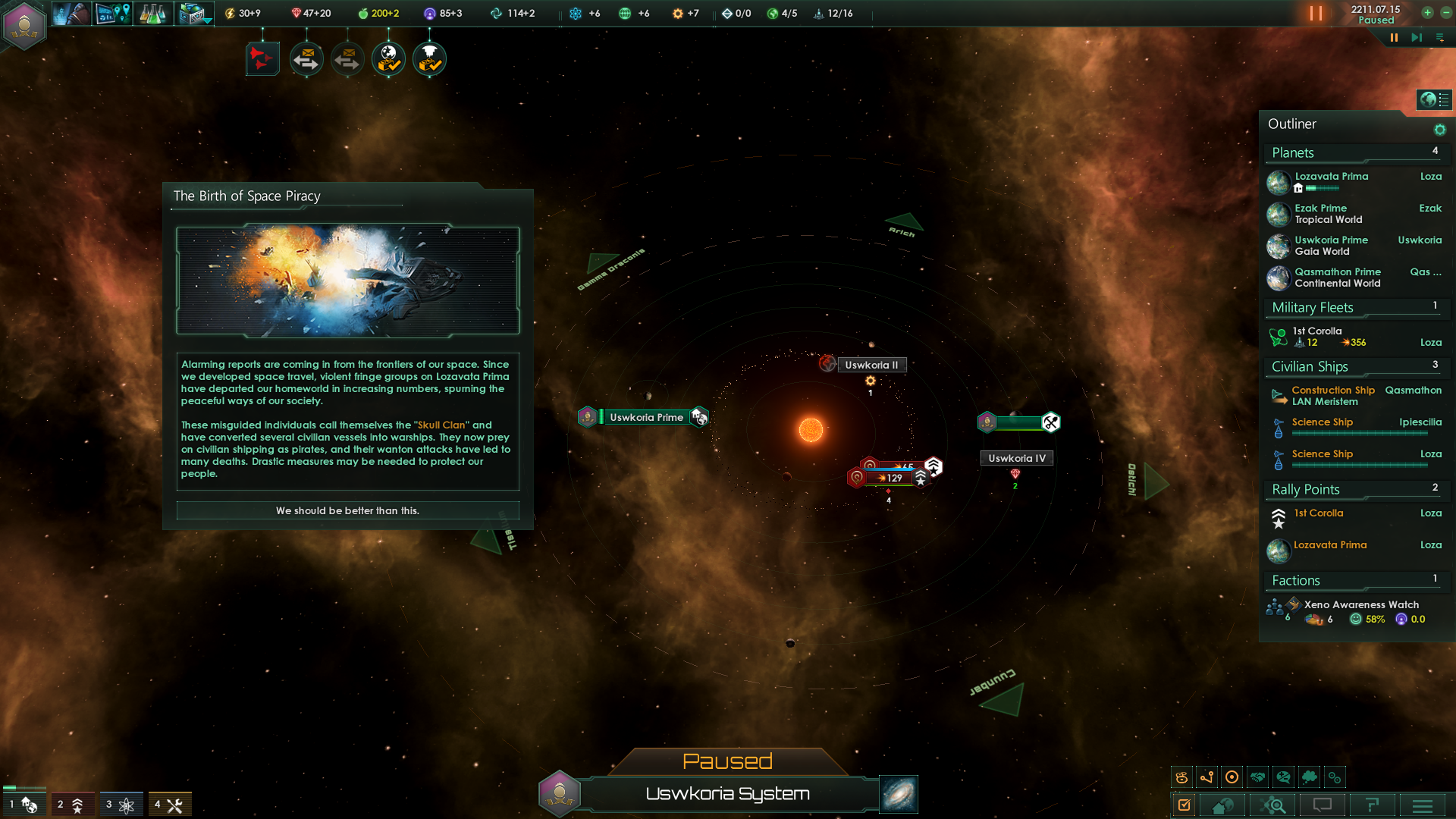Image resolution: width=1456 pixels, height=819 pixels.
Task: Choose "We should be better than this."
Action: (x=347, y=510)
